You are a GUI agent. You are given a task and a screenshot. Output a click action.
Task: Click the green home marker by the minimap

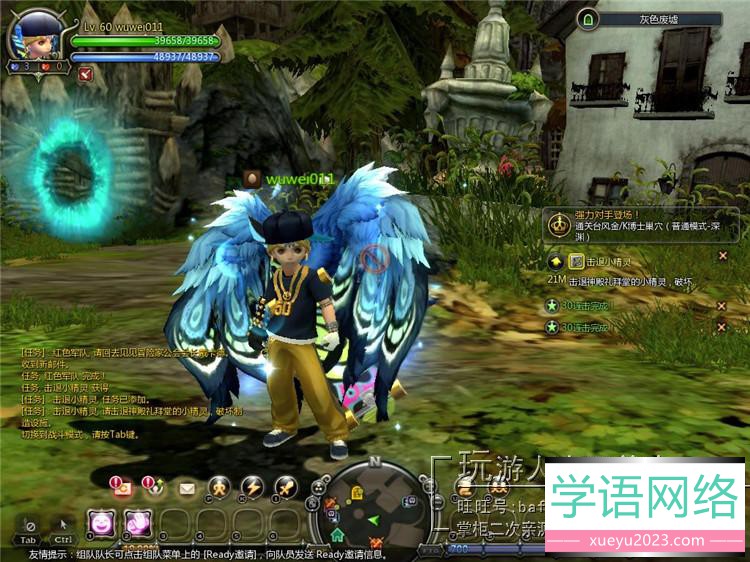338,535
